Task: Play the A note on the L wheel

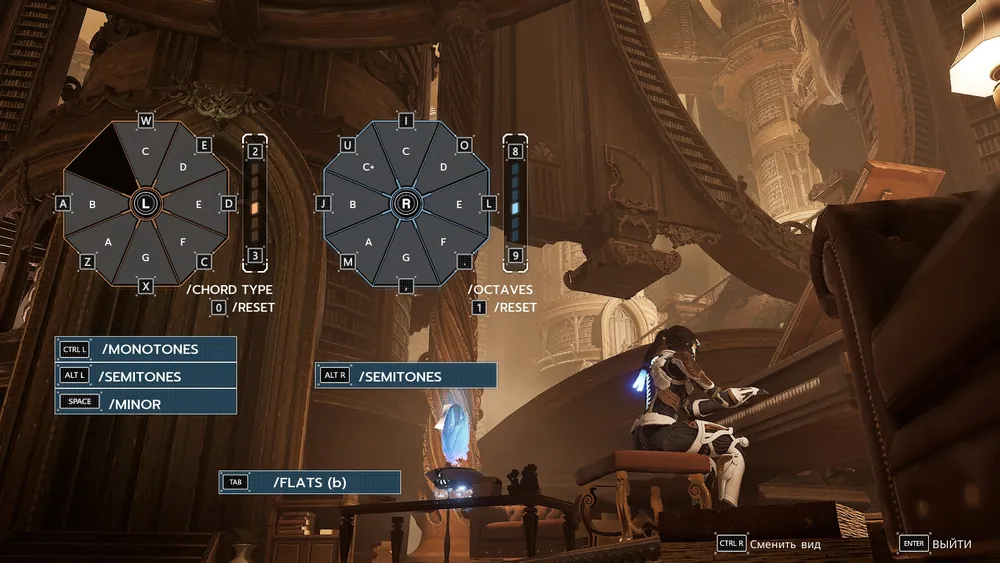Action: point(108,241)
